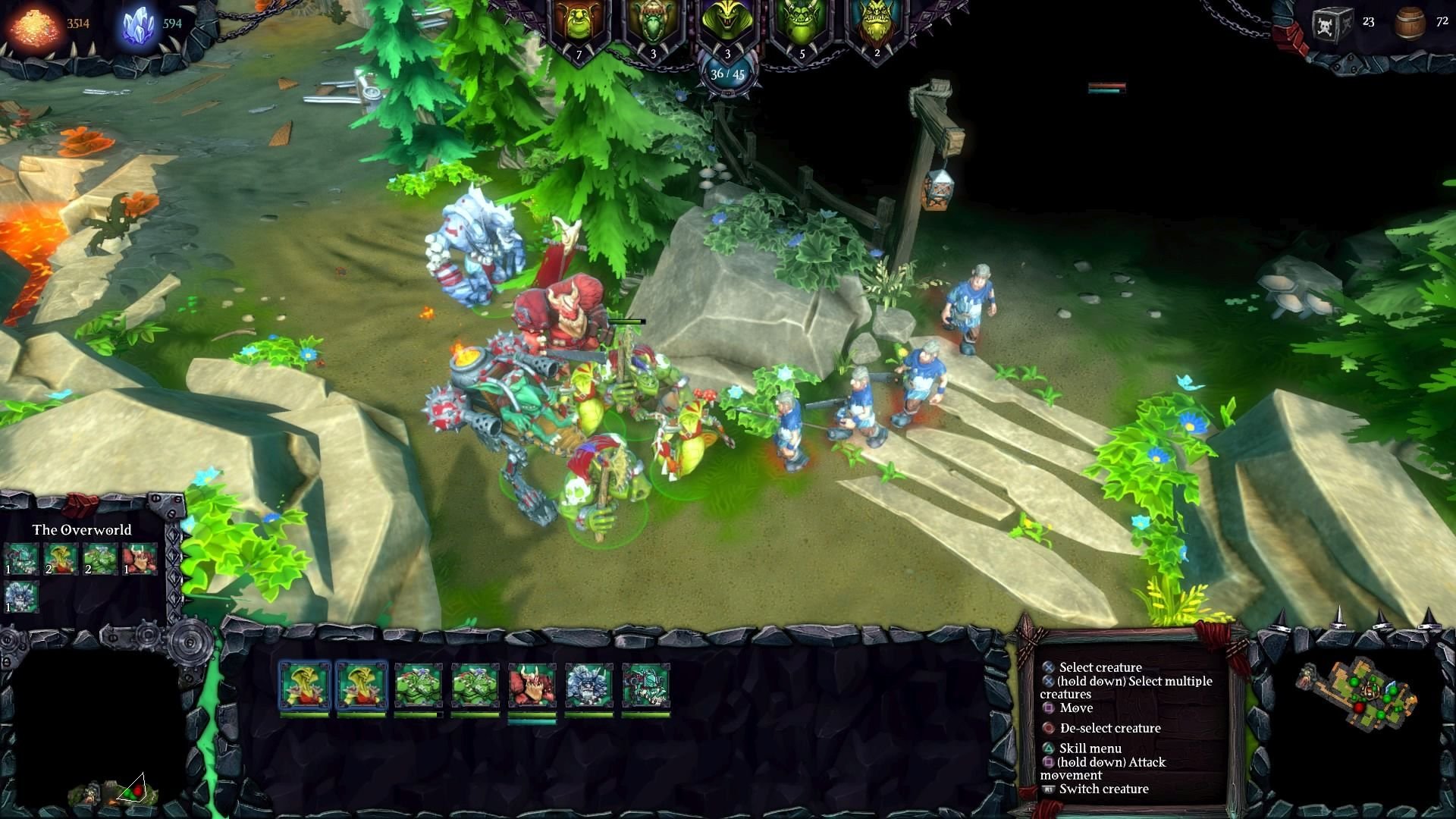Select the mana crystal icon showing 594

tap(136, 21)
